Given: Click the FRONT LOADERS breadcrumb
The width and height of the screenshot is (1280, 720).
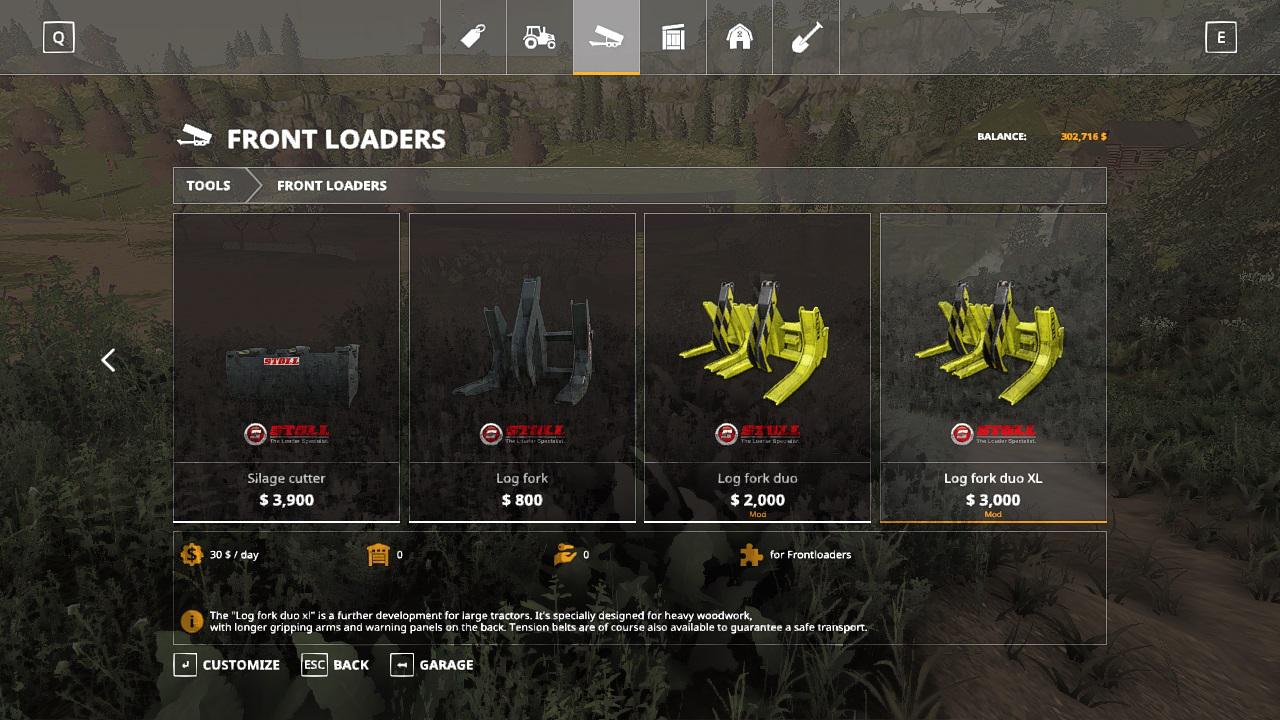Looking at the screenshot, I should click(331, 186).
